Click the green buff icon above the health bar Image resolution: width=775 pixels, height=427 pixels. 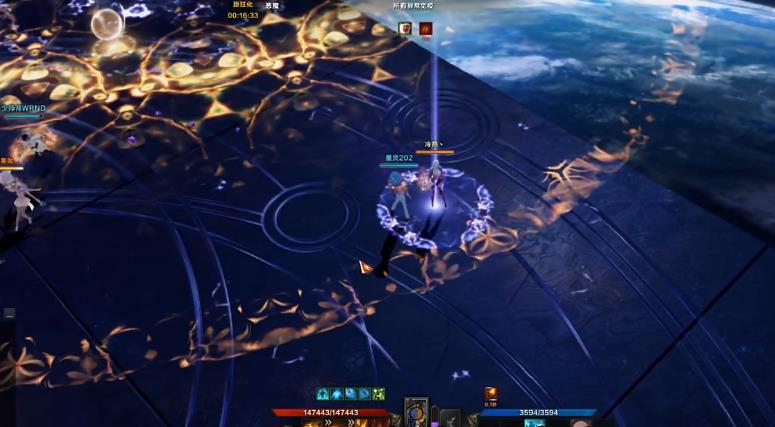click(378, 394)
